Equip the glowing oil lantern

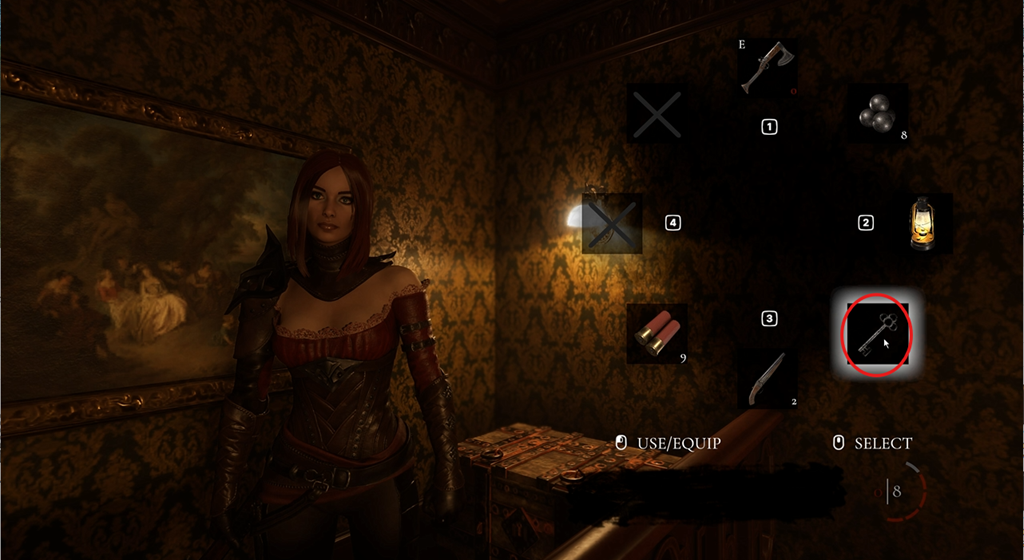pyautogui.click(x=921, y=223)
